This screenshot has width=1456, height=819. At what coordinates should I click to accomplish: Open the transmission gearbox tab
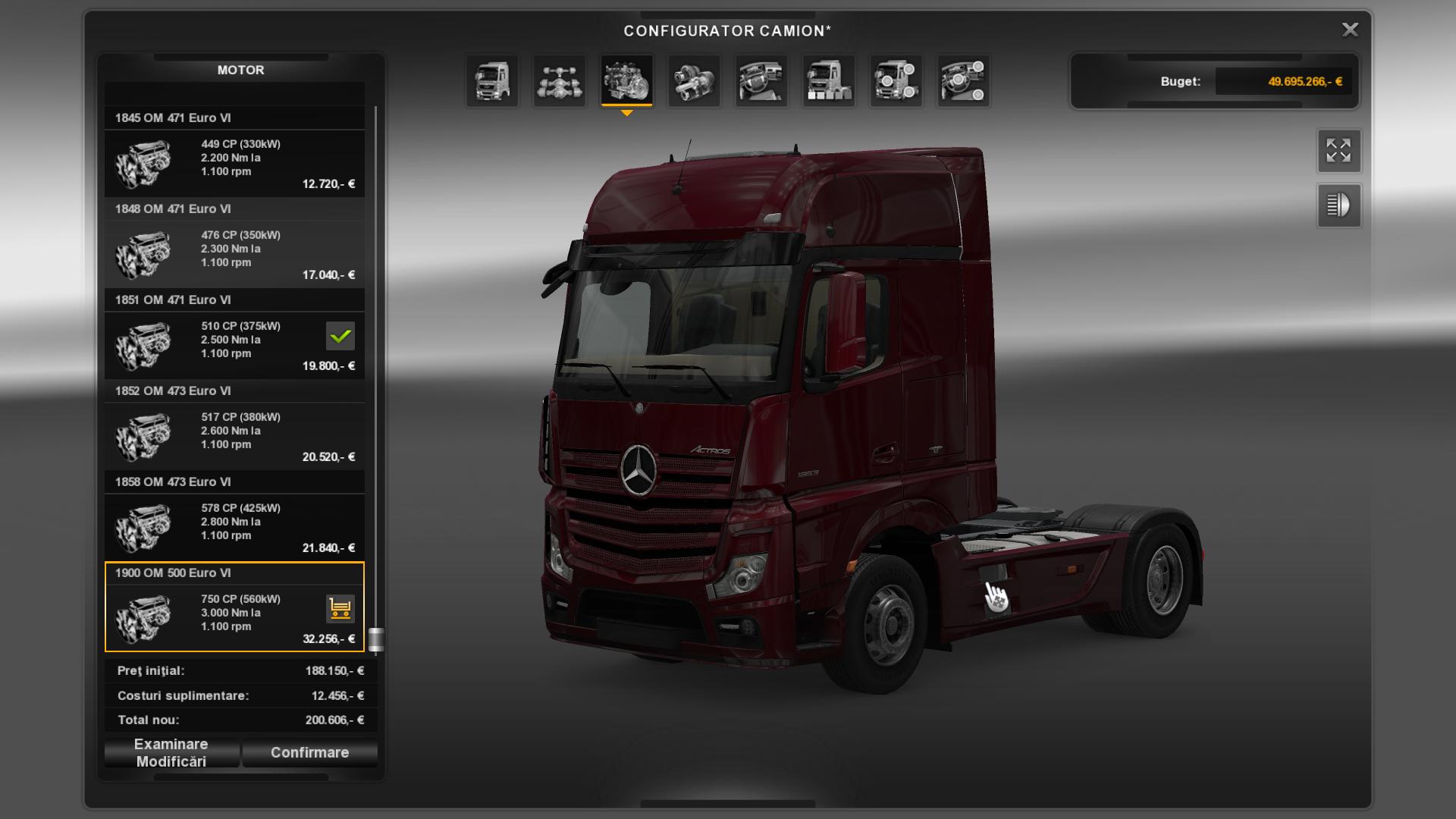click(x=694, y=80)
